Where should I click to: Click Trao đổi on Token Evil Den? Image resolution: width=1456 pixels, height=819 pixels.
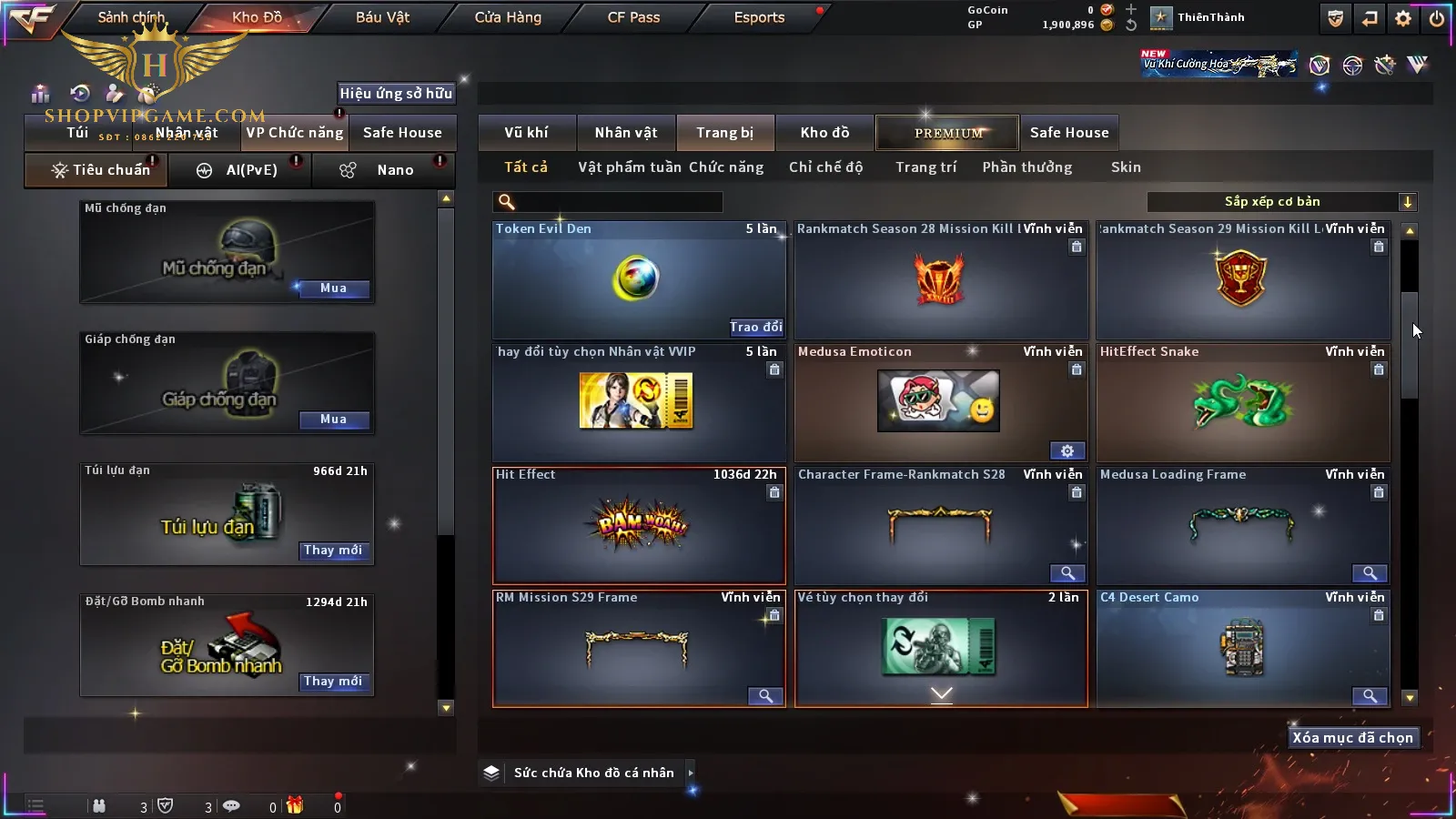[x=755, y=327]
